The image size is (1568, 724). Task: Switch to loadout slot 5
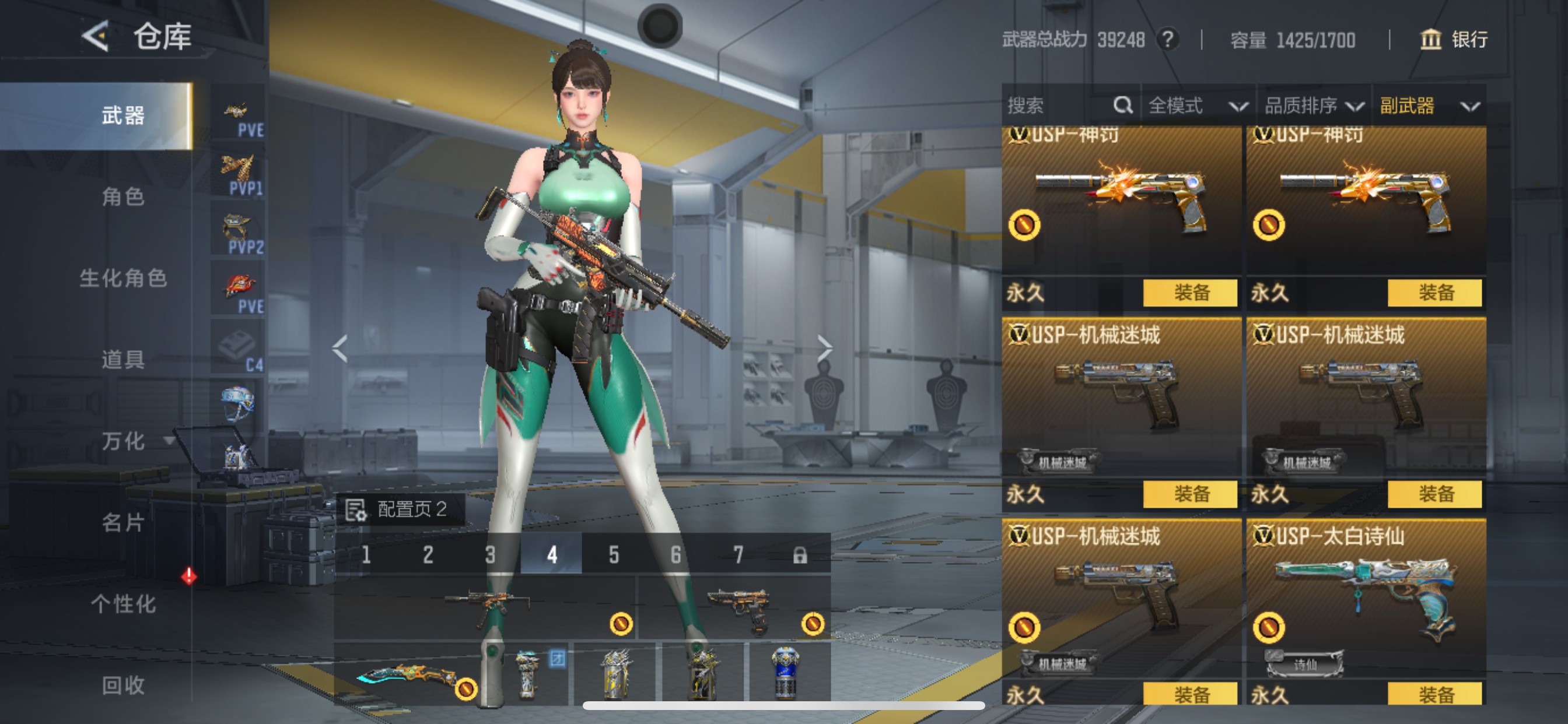coord(614,554)
